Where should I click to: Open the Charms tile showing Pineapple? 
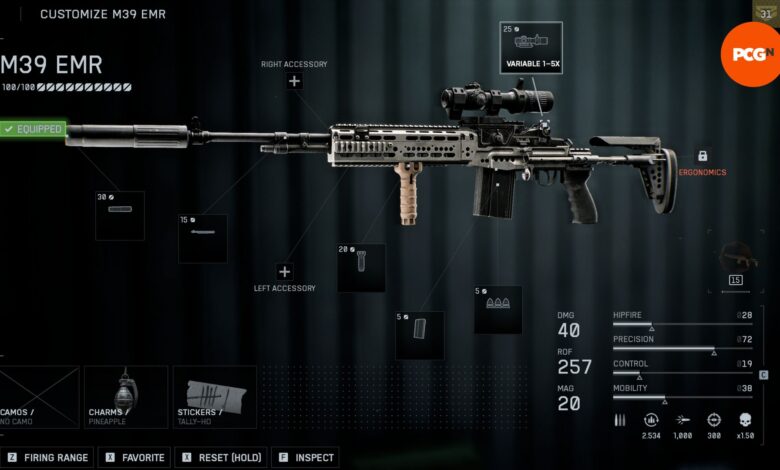tap(125, 397)
